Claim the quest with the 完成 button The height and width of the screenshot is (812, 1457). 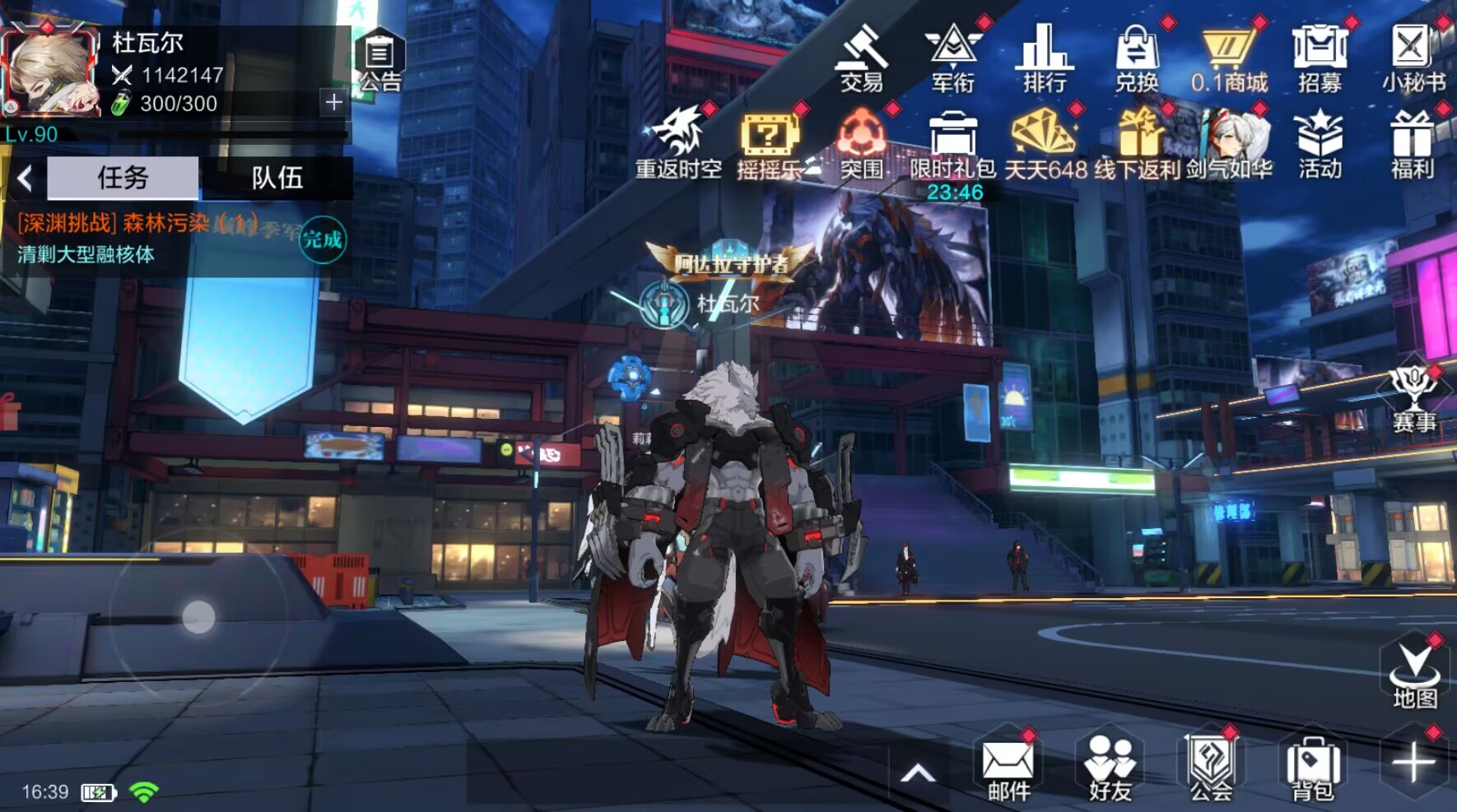[322, 239]
